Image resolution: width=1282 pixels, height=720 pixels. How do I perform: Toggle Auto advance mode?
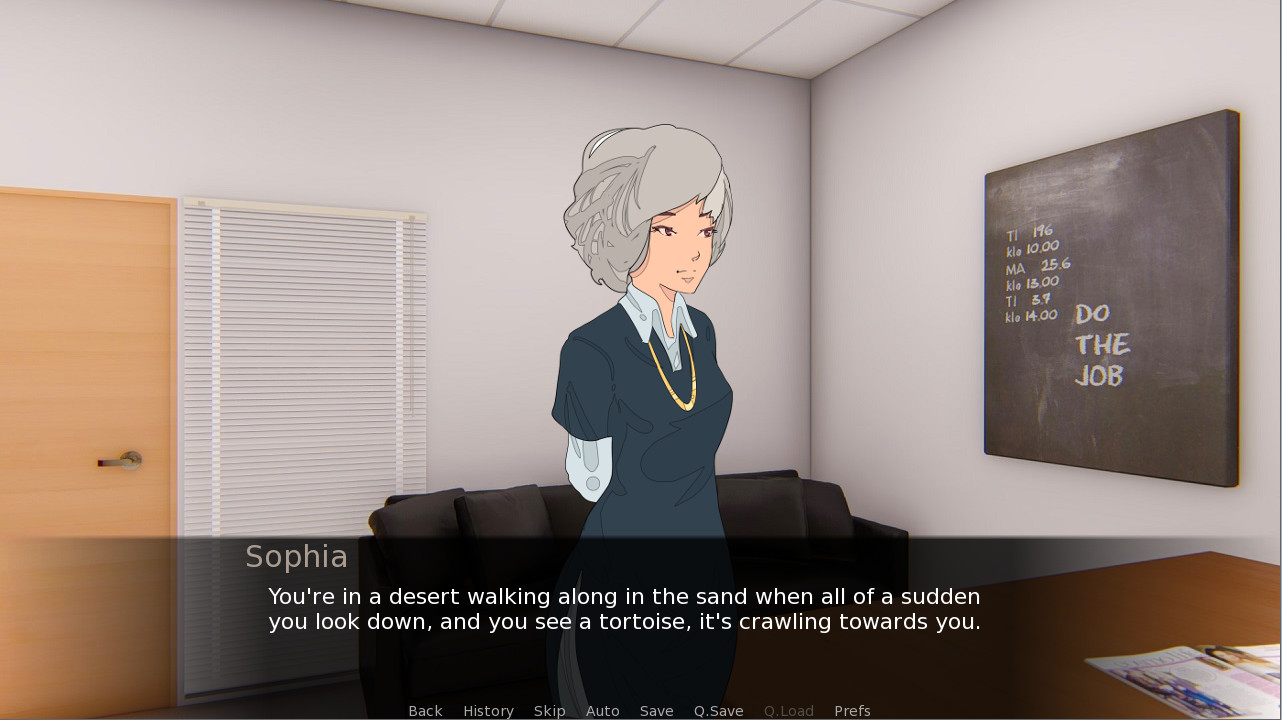click(602, 710)
